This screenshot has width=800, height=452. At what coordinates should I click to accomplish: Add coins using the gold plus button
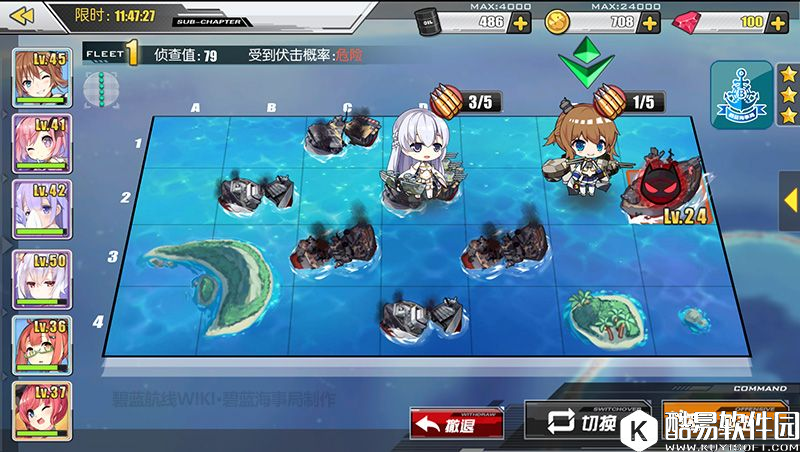pyautogui.click(x=649, y=22)
